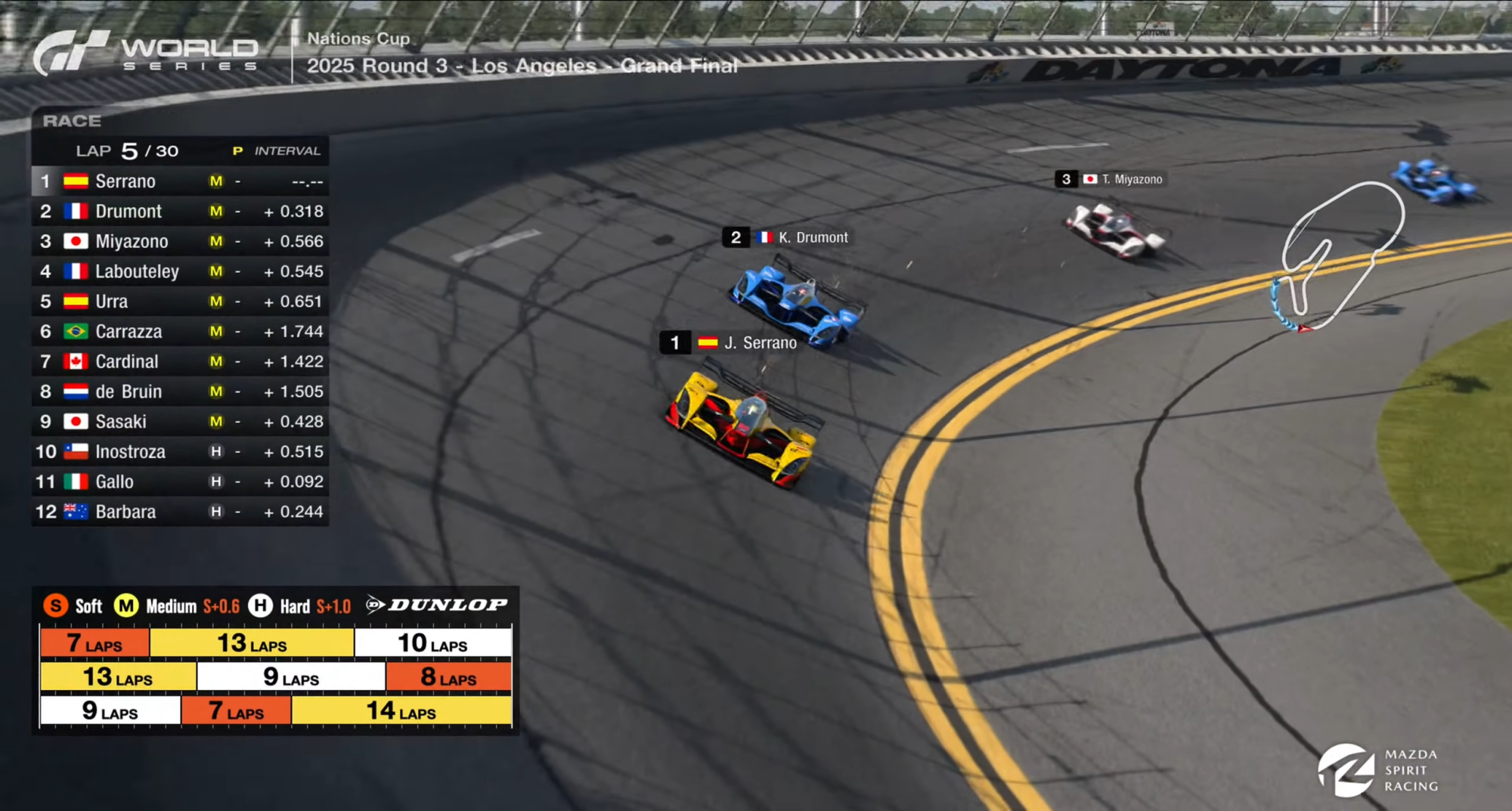Select the 14 LAPS medium stint bar
Viewport: 1512px width, 811px height.
[401, 710]
